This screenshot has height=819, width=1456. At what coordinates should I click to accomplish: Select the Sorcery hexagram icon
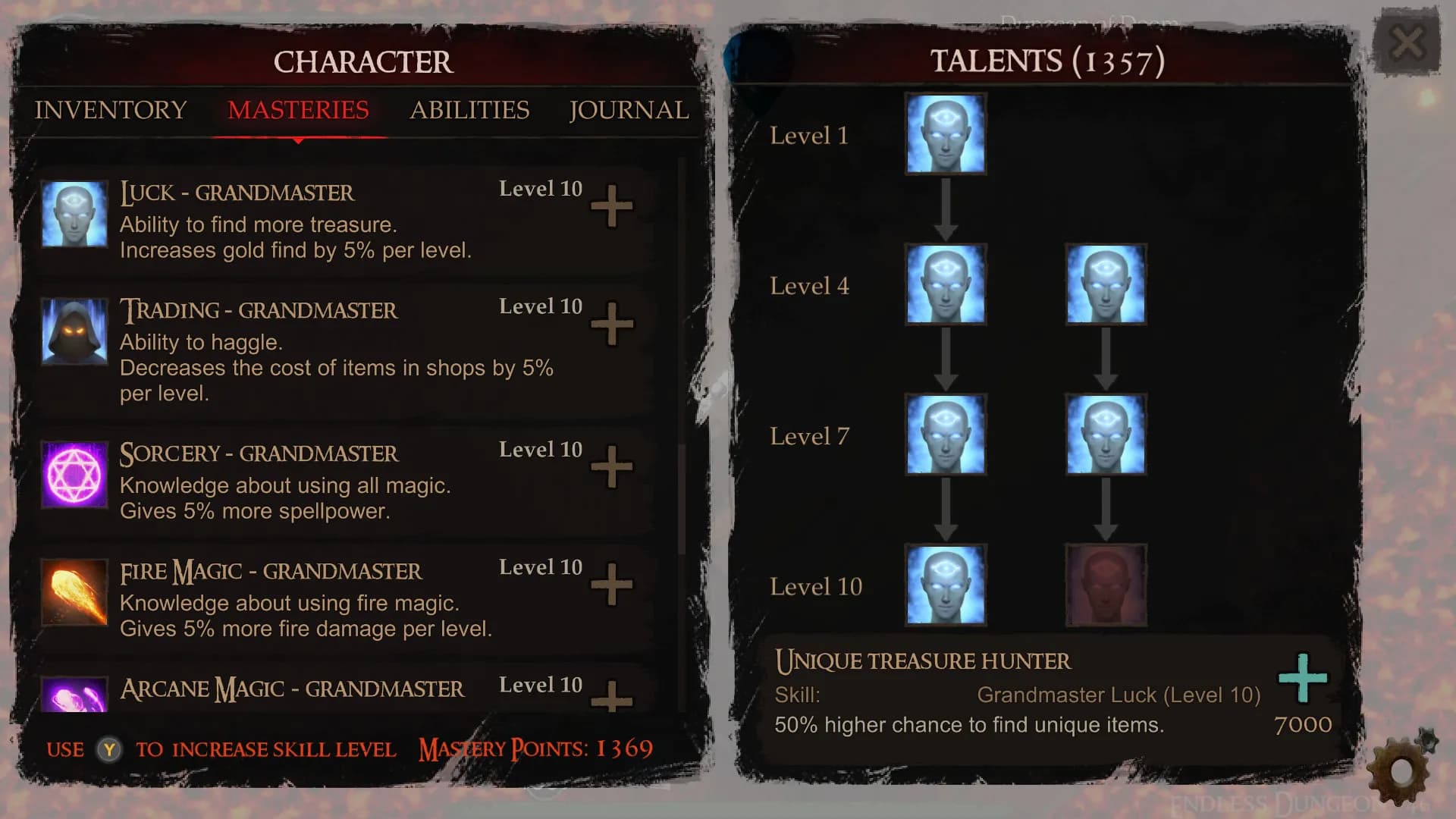coord(74,474)
